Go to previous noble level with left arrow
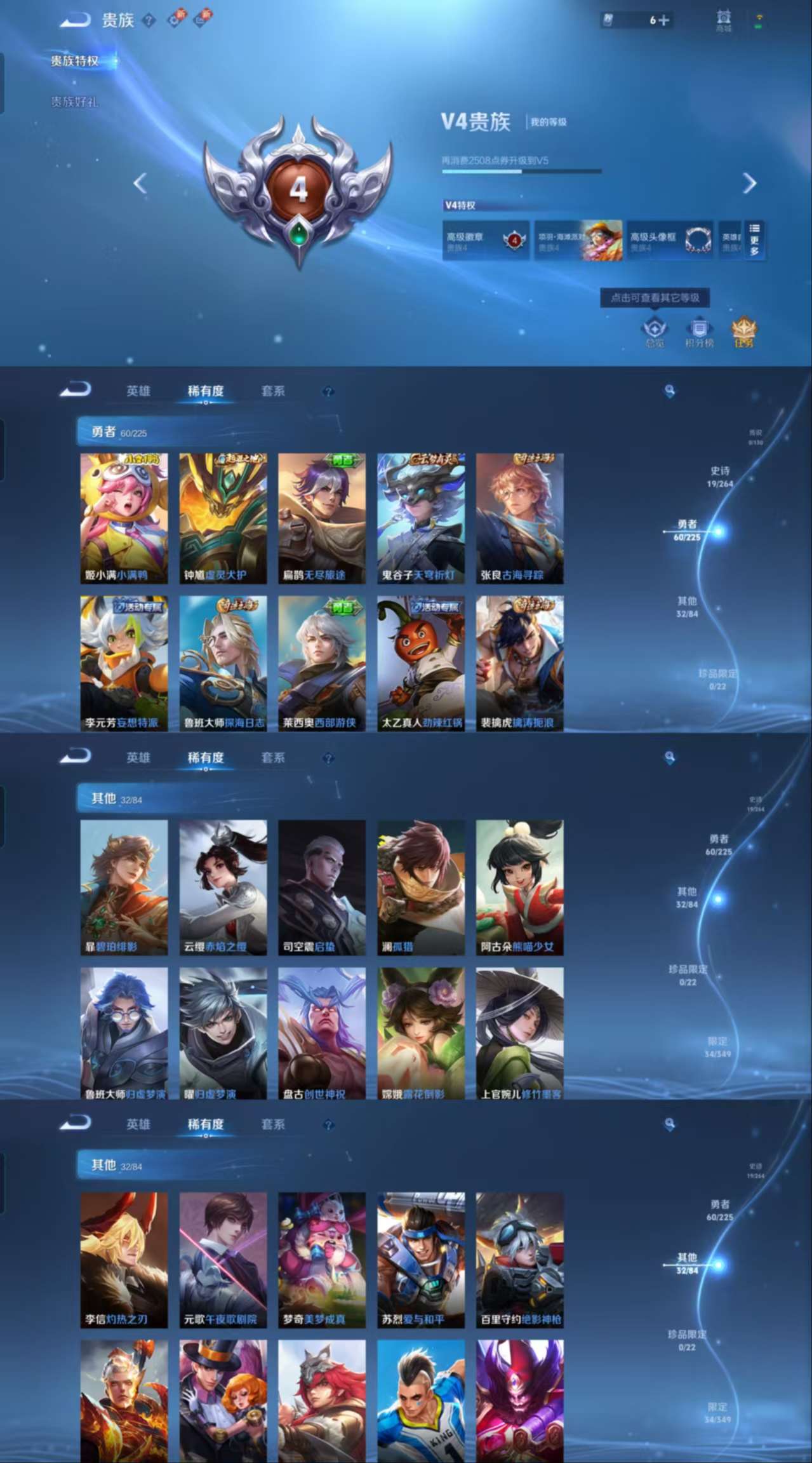The height and width of the screenshot is (1463, 812). 140,184
